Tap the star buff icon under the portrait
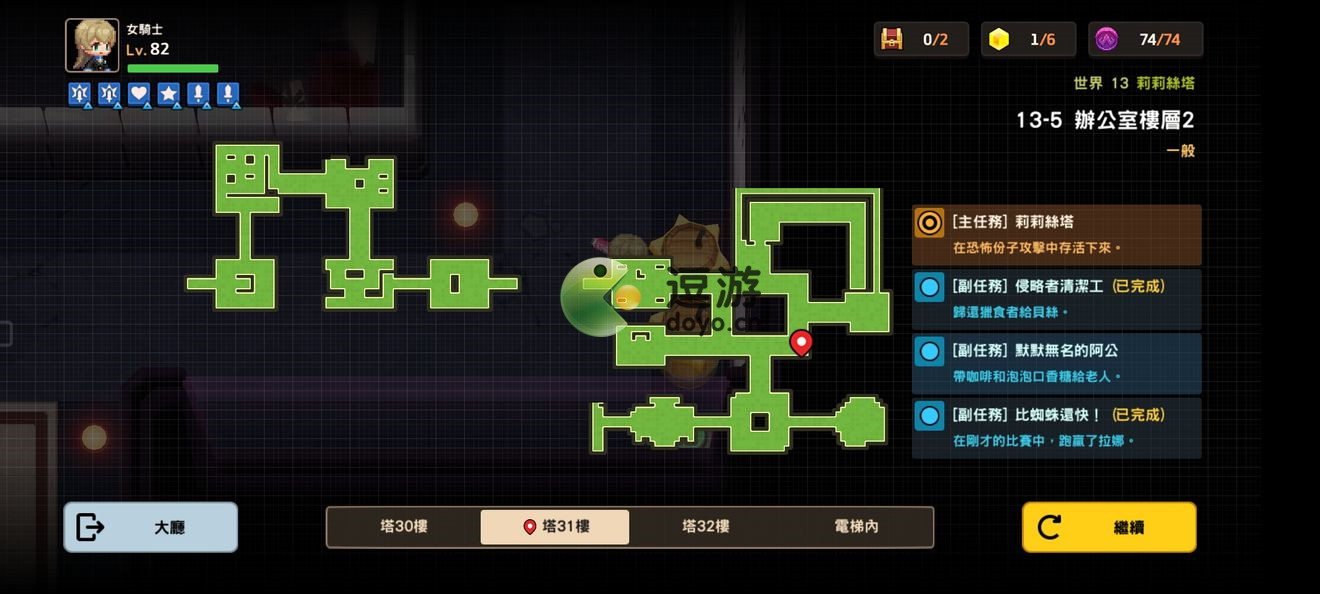This screenshot has width=1320, height=594. point(168,94)
